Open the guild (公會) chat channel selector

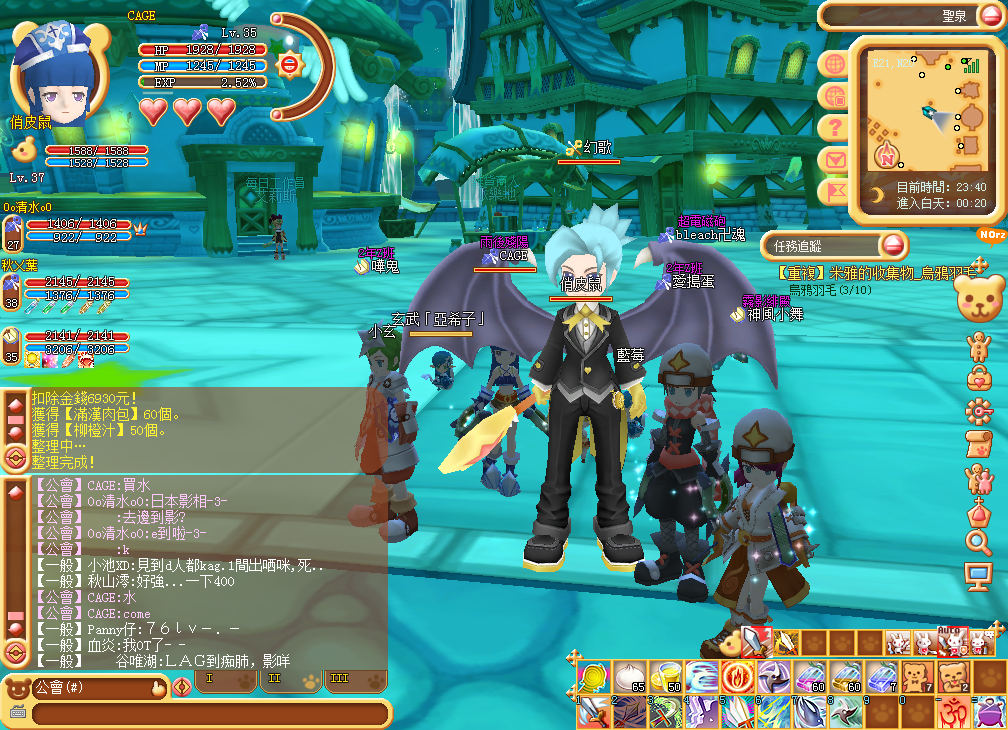click(x=85, y=688)
